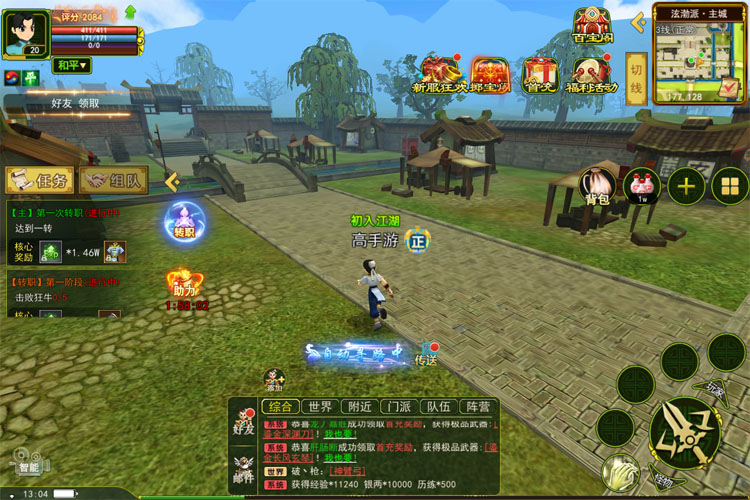The width and height of the screenshot is (750, 500).
Task: Open the 邮件 mail button
Action: pyautogui.click(x=242, y=468)
